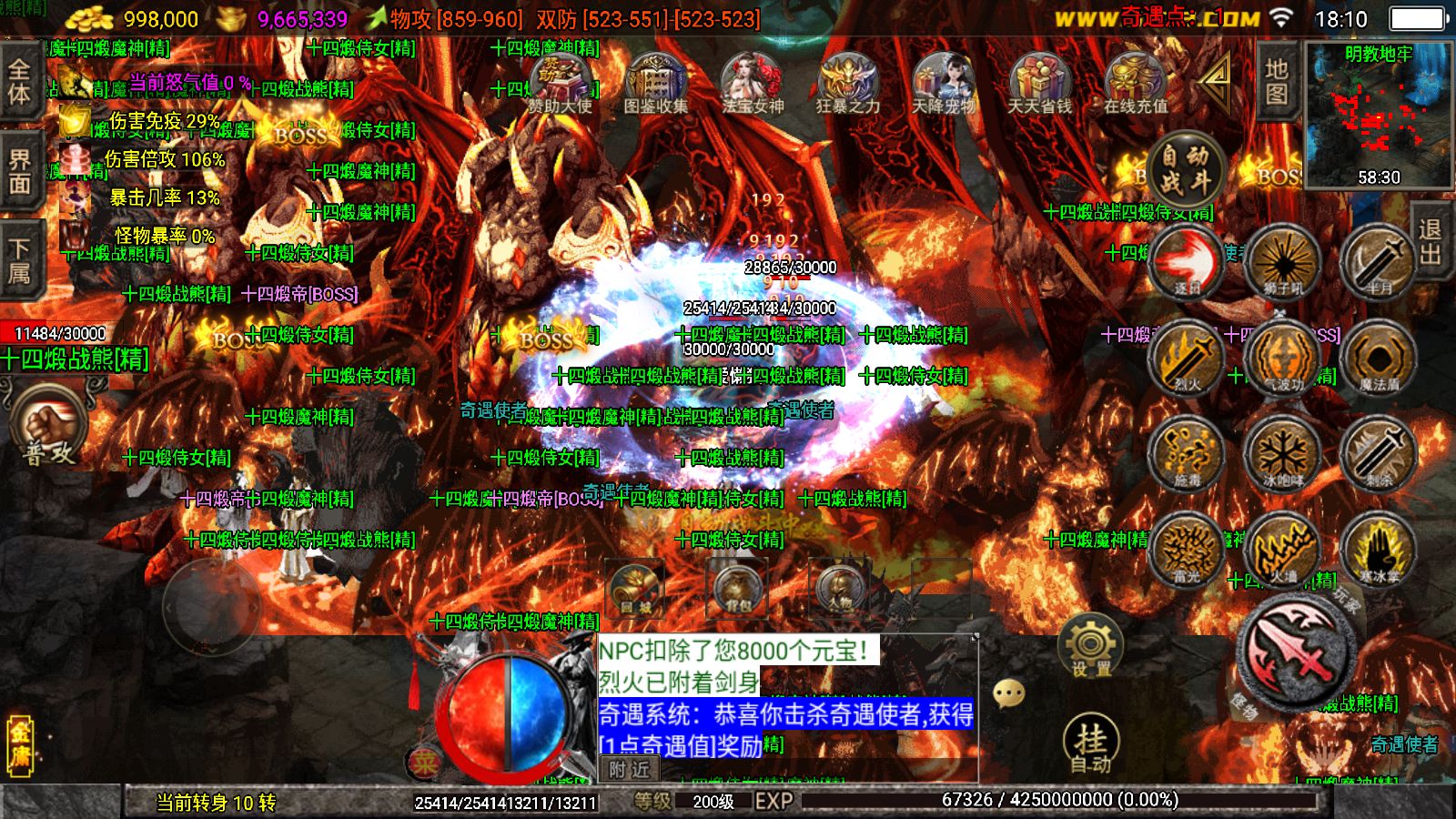
Task: Open the 背包 backpack
Action: (x=737, y=587)
